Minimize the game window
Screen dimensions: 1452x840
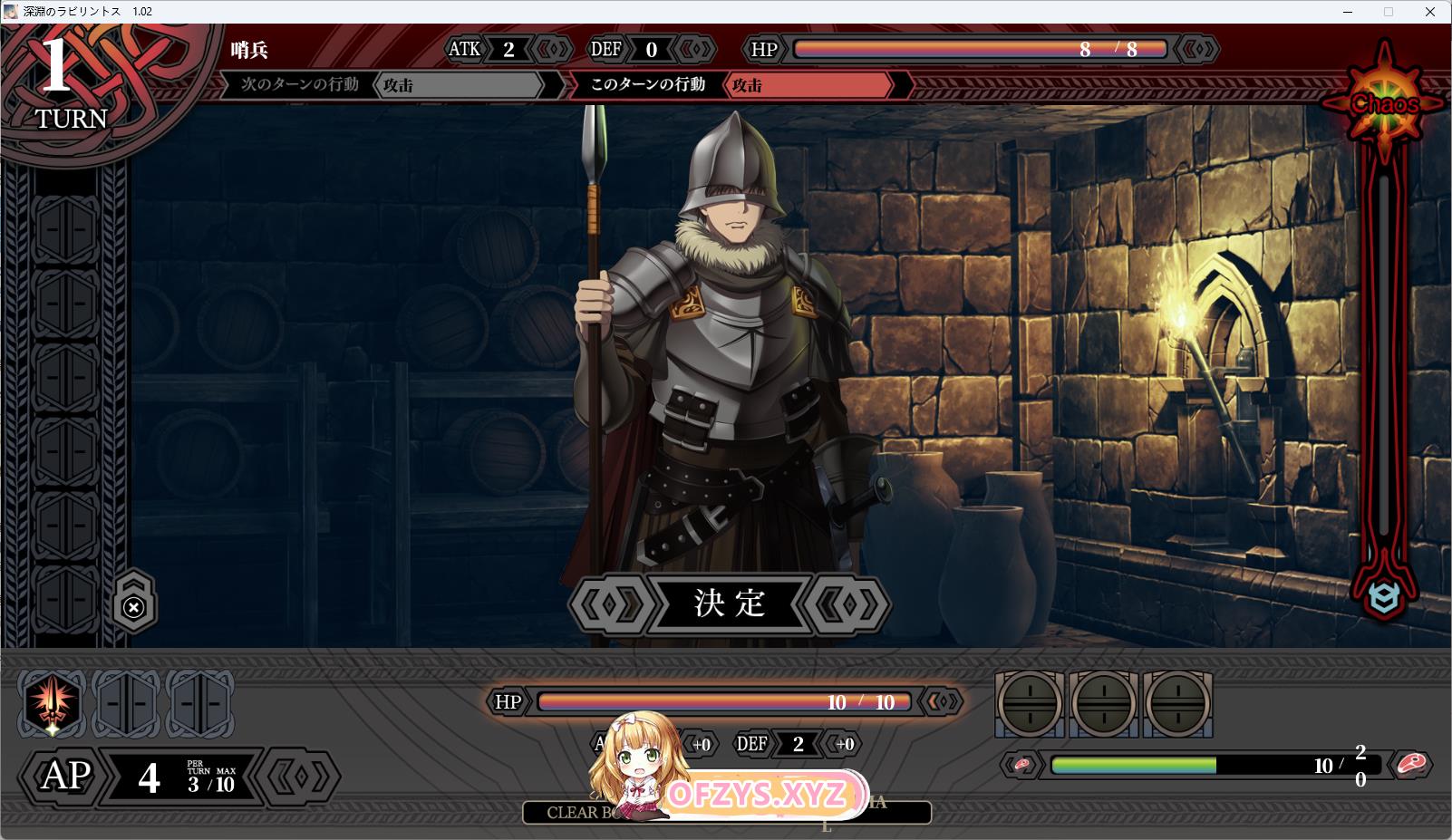pyautogui.click(x=1346, y=12)
